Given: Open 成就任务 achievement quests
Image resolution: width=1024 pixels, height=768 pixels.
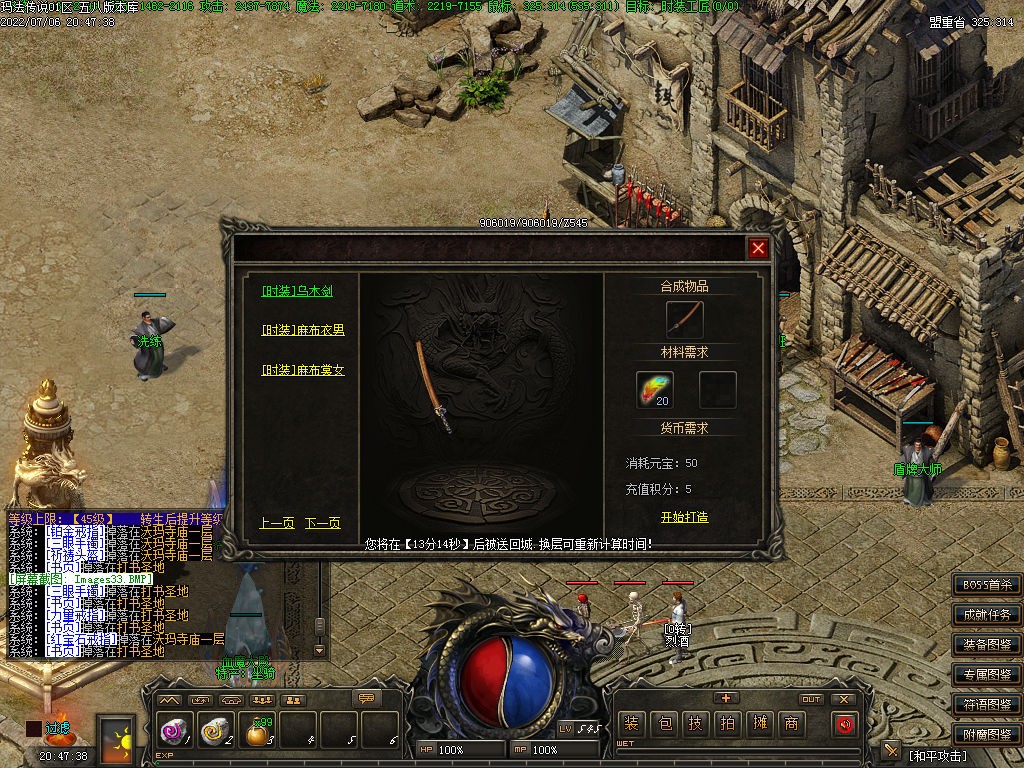Looking at the screenshot, I should coord(986,615).
